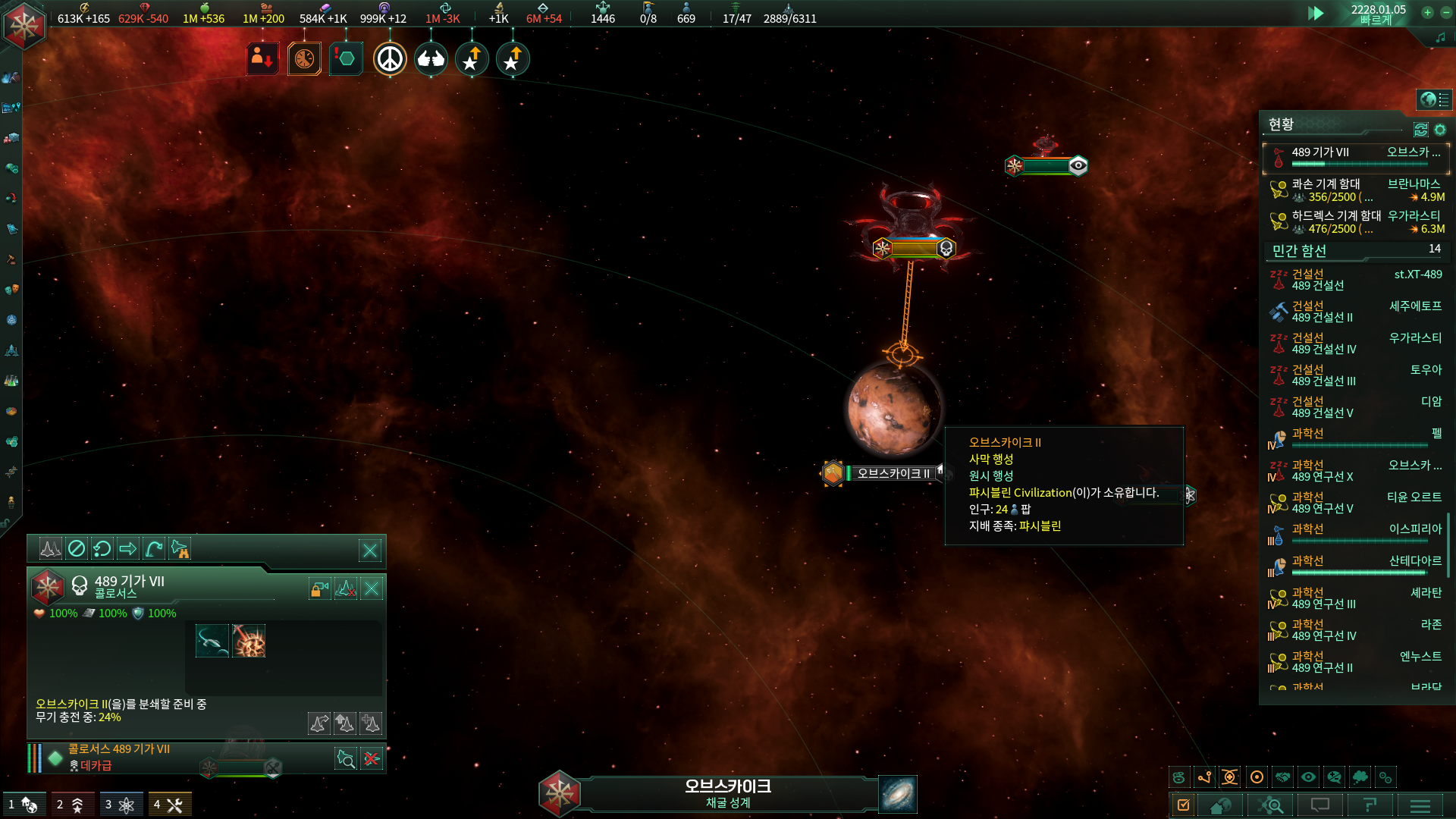Switch to control group 3

coord(121,805)
